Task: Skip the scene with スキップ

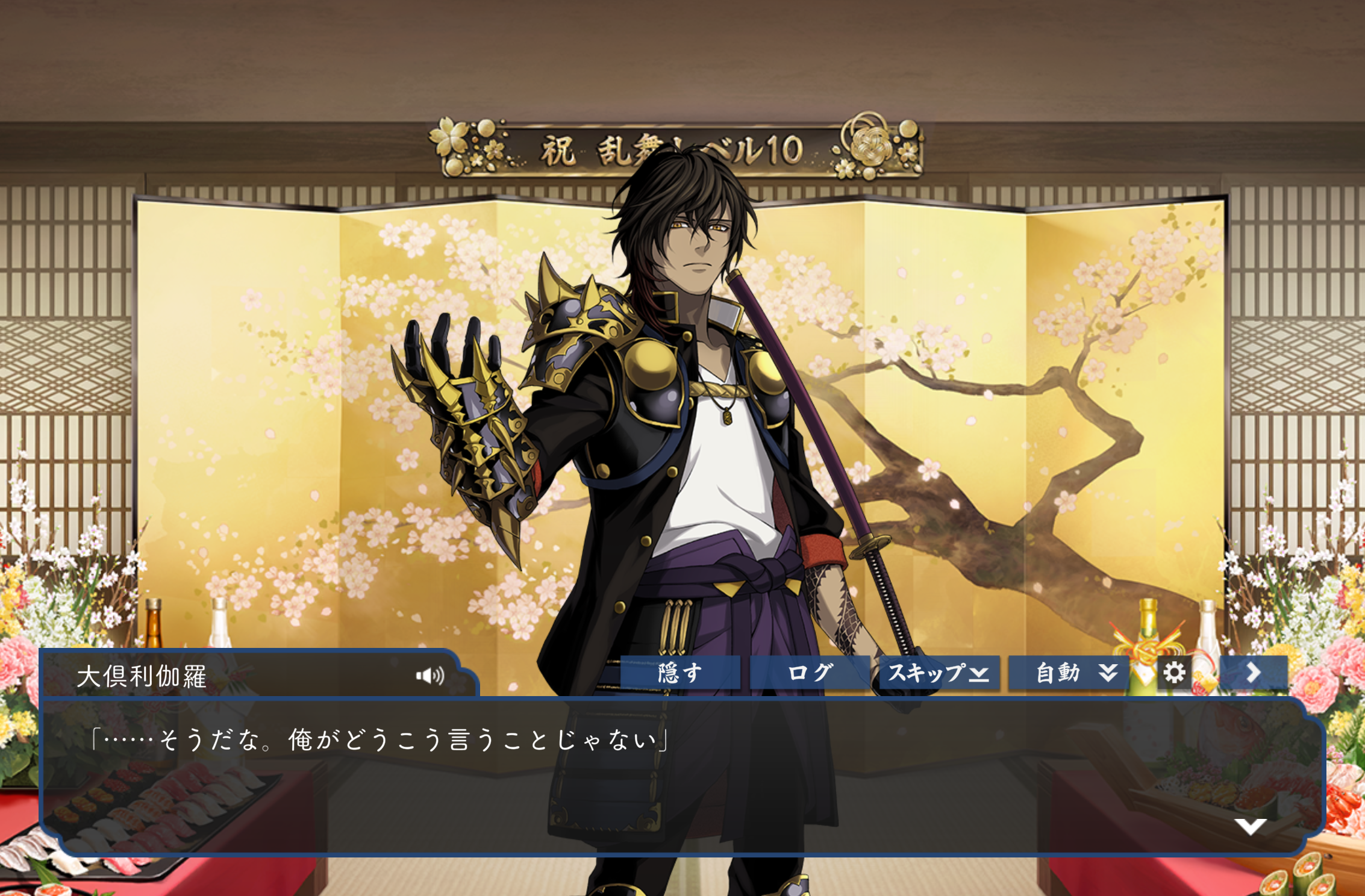Action: [x=939, y=673]
